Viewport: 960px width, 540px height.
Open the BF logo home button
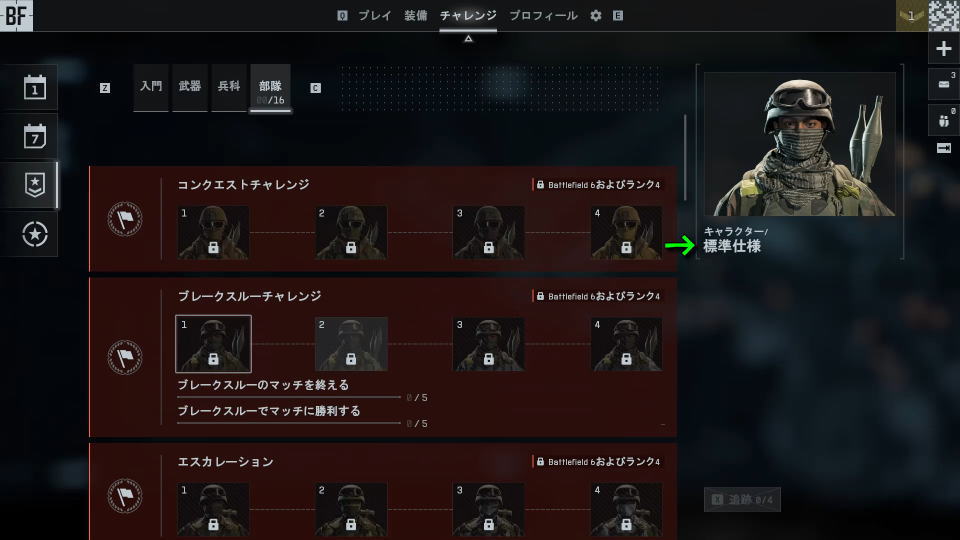click(17, 15)
